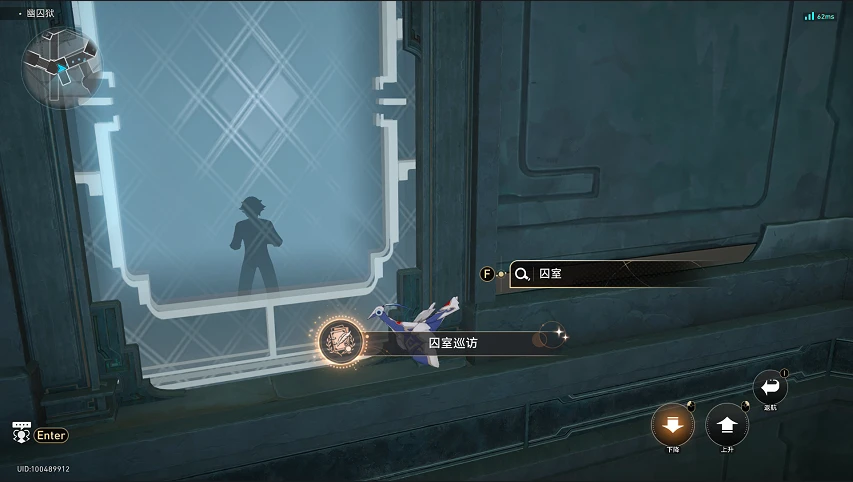Click the 返航 return button
Screen dimensions: 853x482
[769, 388]
